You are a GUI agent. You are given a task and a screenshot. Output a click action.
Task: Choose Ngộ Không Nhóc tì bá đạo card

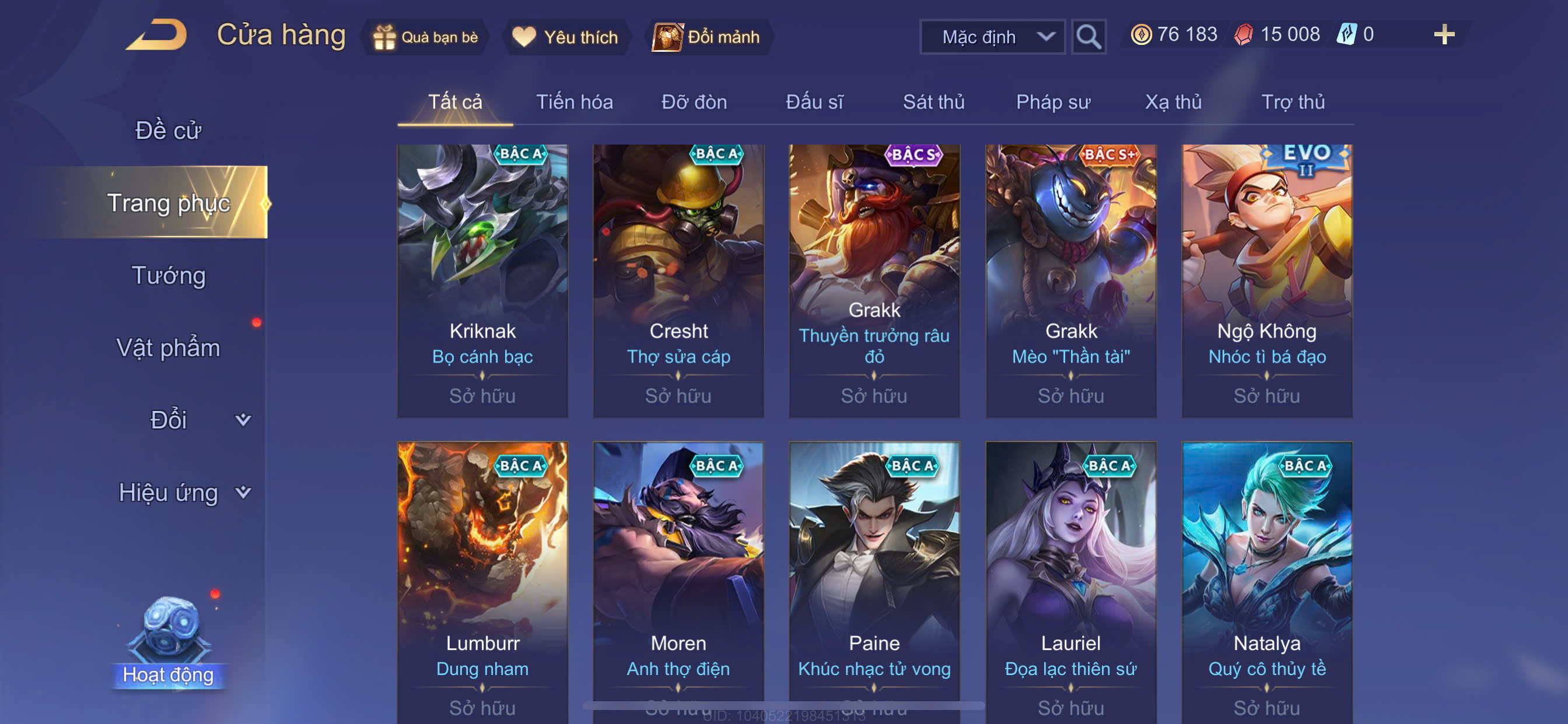(1266, 280)
